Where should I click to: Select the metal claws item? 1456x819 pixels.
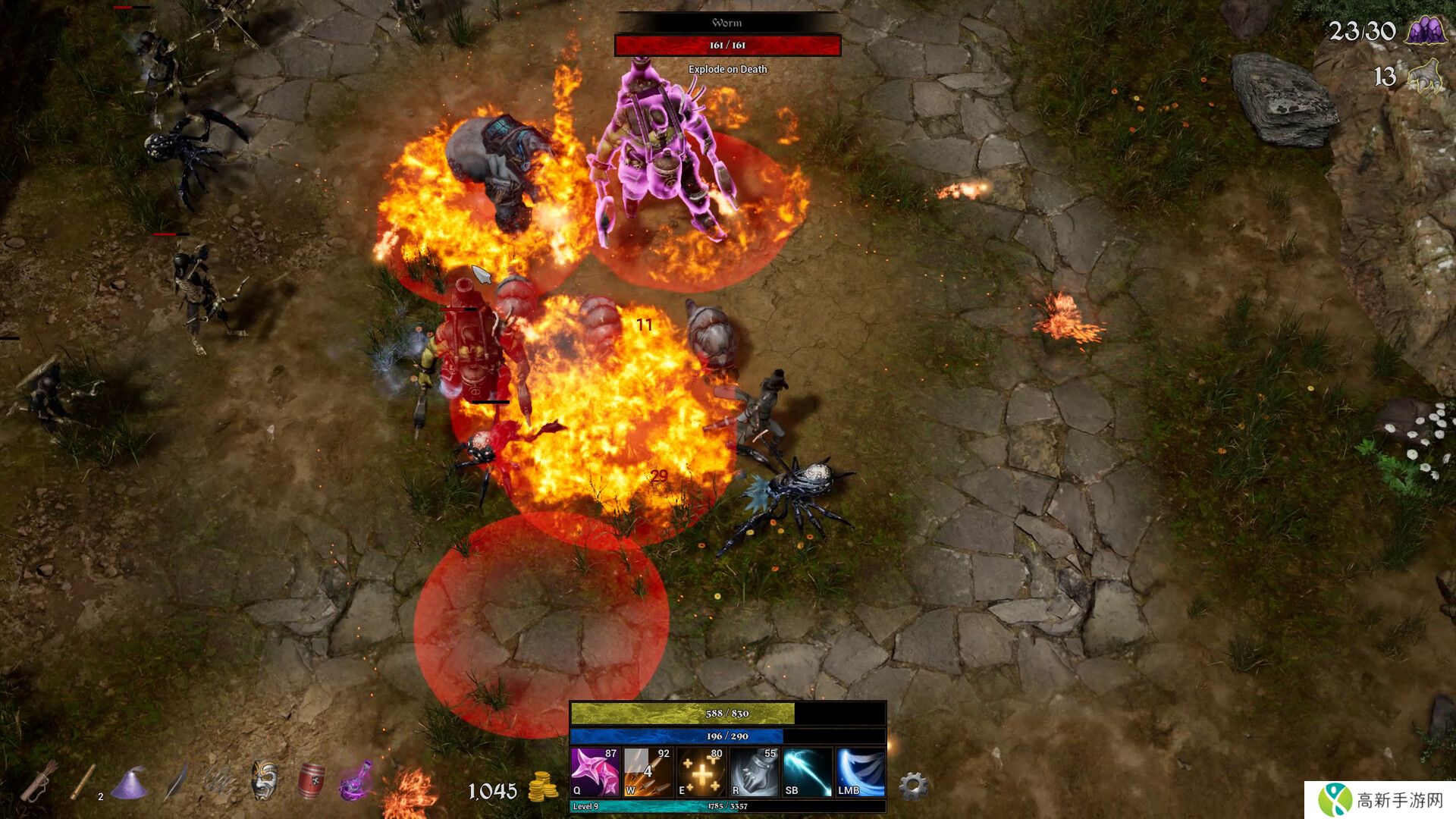tap(220, 781)
